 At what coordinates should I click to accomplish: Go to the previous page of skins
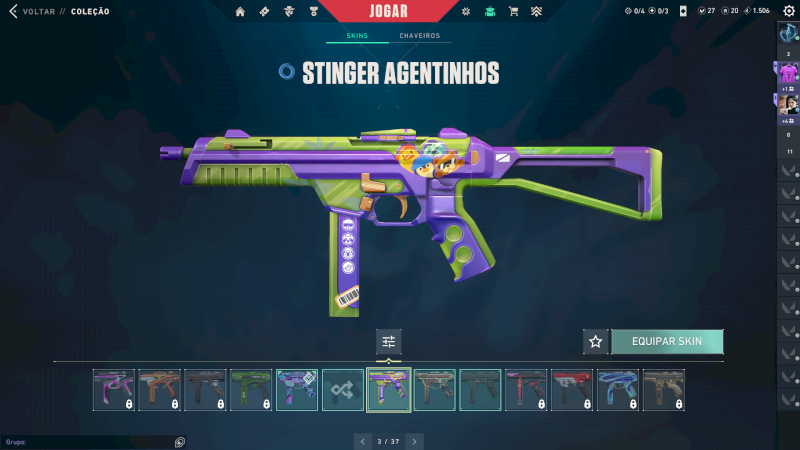[363, 441]
